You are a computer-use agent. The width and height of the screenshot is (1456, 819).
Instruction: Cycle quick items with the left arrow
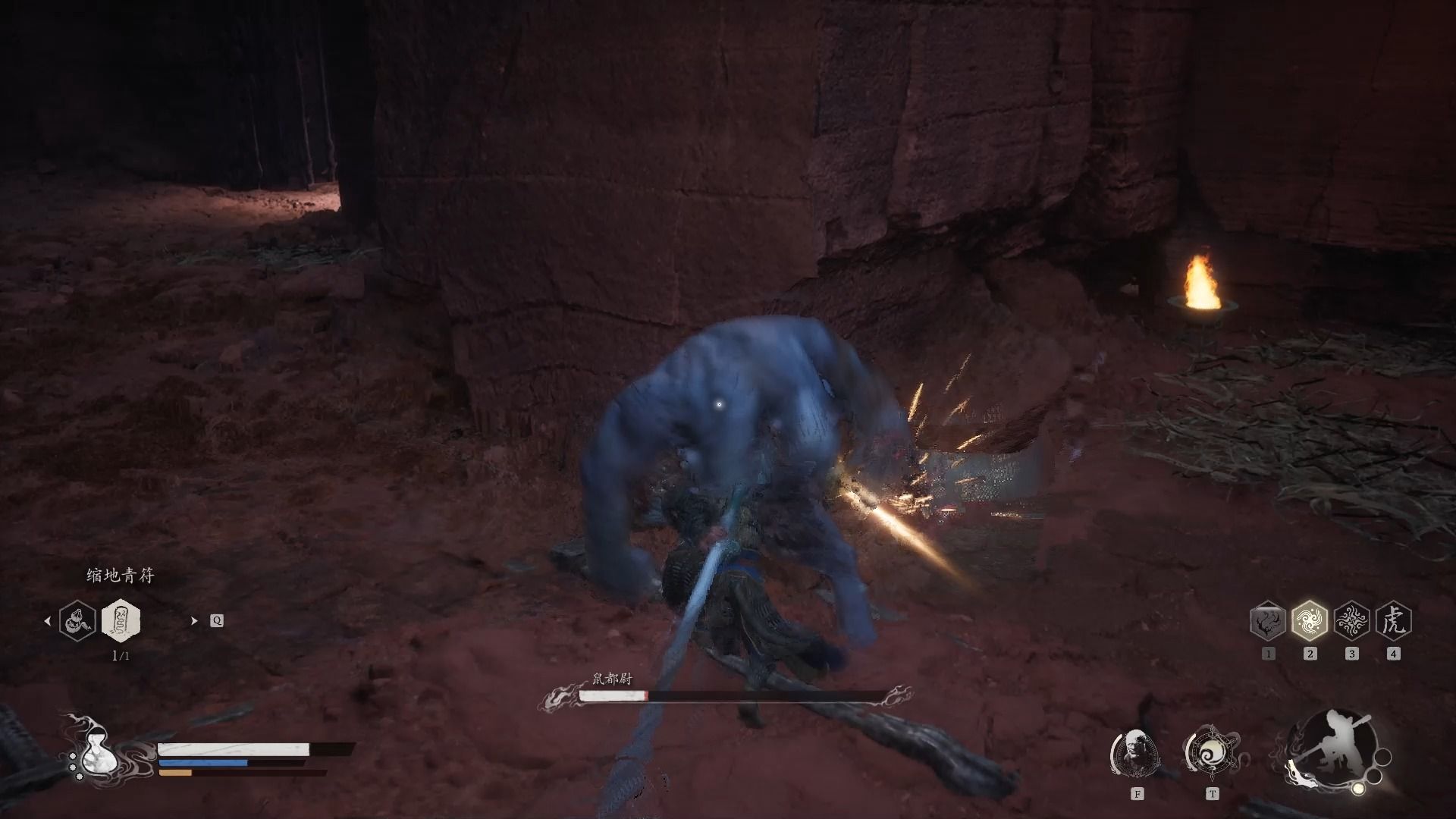click(x=48, y=620)
